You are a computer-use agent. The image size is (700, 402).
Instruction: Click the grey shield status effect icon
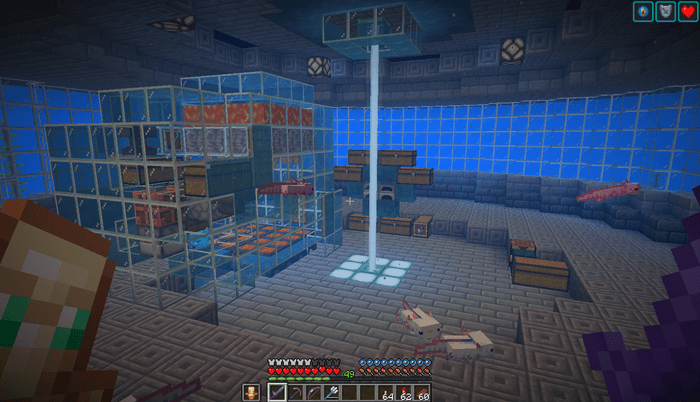coord(664,12)
